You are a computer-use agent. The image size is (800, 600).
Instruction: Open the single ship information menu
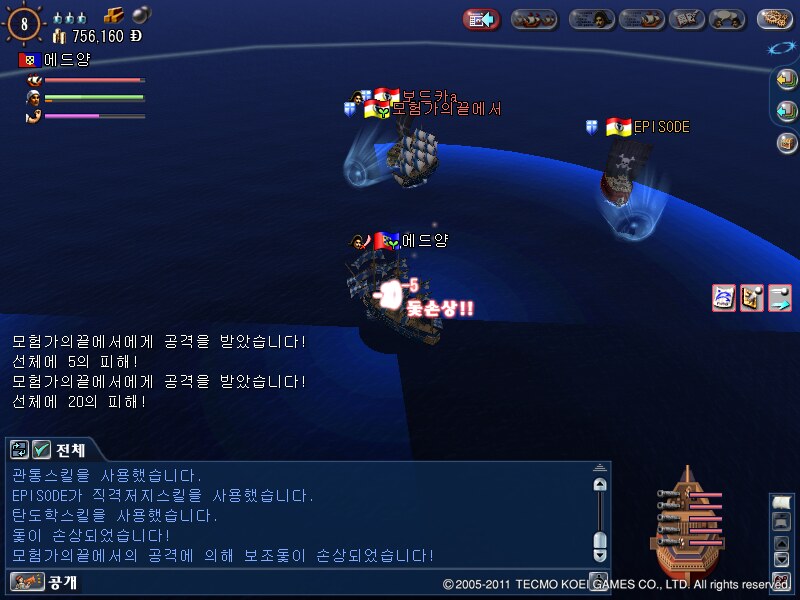tap(641, 18)
